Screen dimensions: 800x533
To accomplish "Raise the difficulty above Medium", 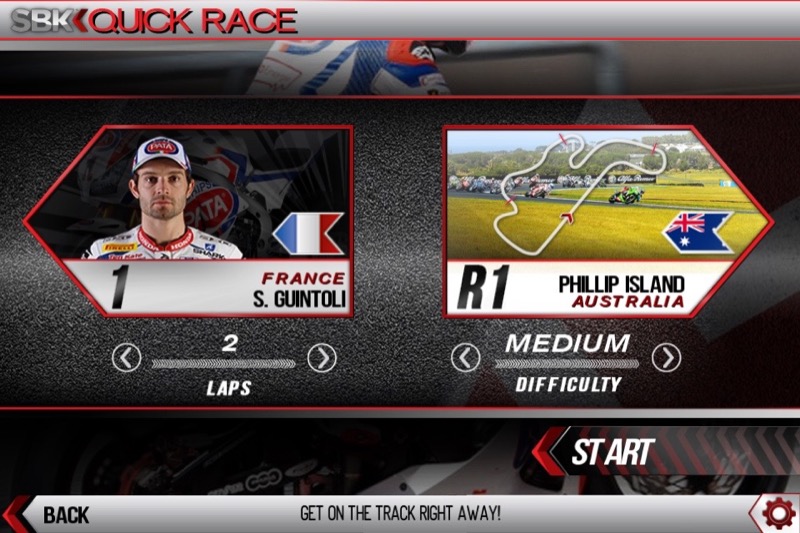I will pos(666,357).
